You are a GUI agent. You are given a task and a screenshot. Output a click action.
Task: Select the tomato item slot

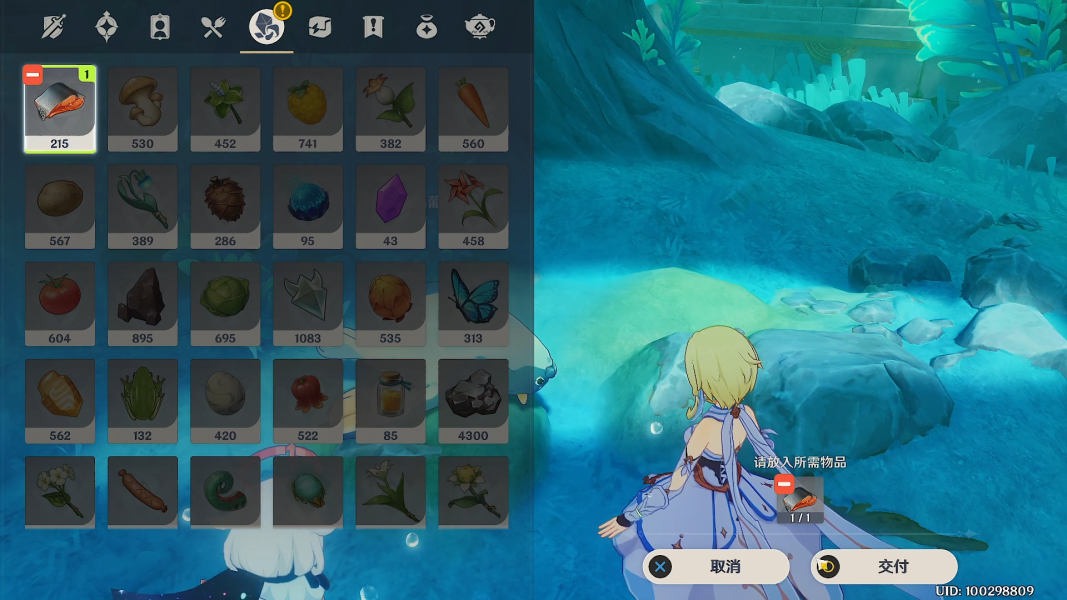(59, 303)
